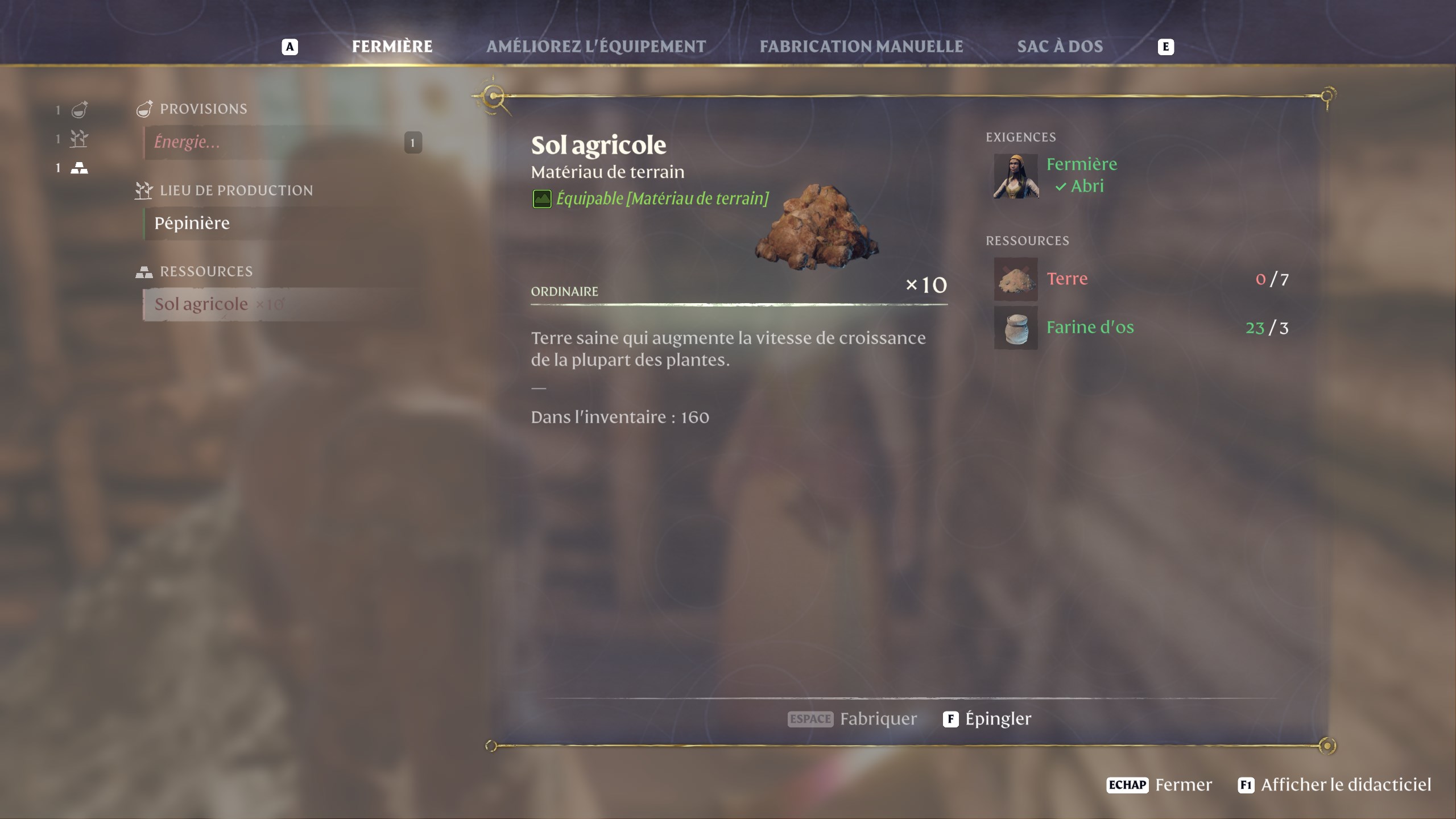1456x819 pixels.
Task: Switch to the SAC À DOS tab
Action: coord(1060,47)
